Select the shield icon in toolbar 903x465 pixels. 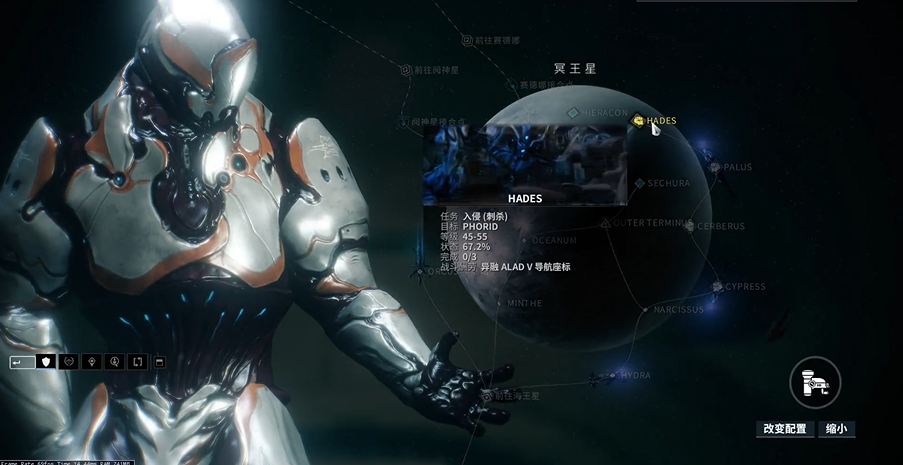coord(45,361)
